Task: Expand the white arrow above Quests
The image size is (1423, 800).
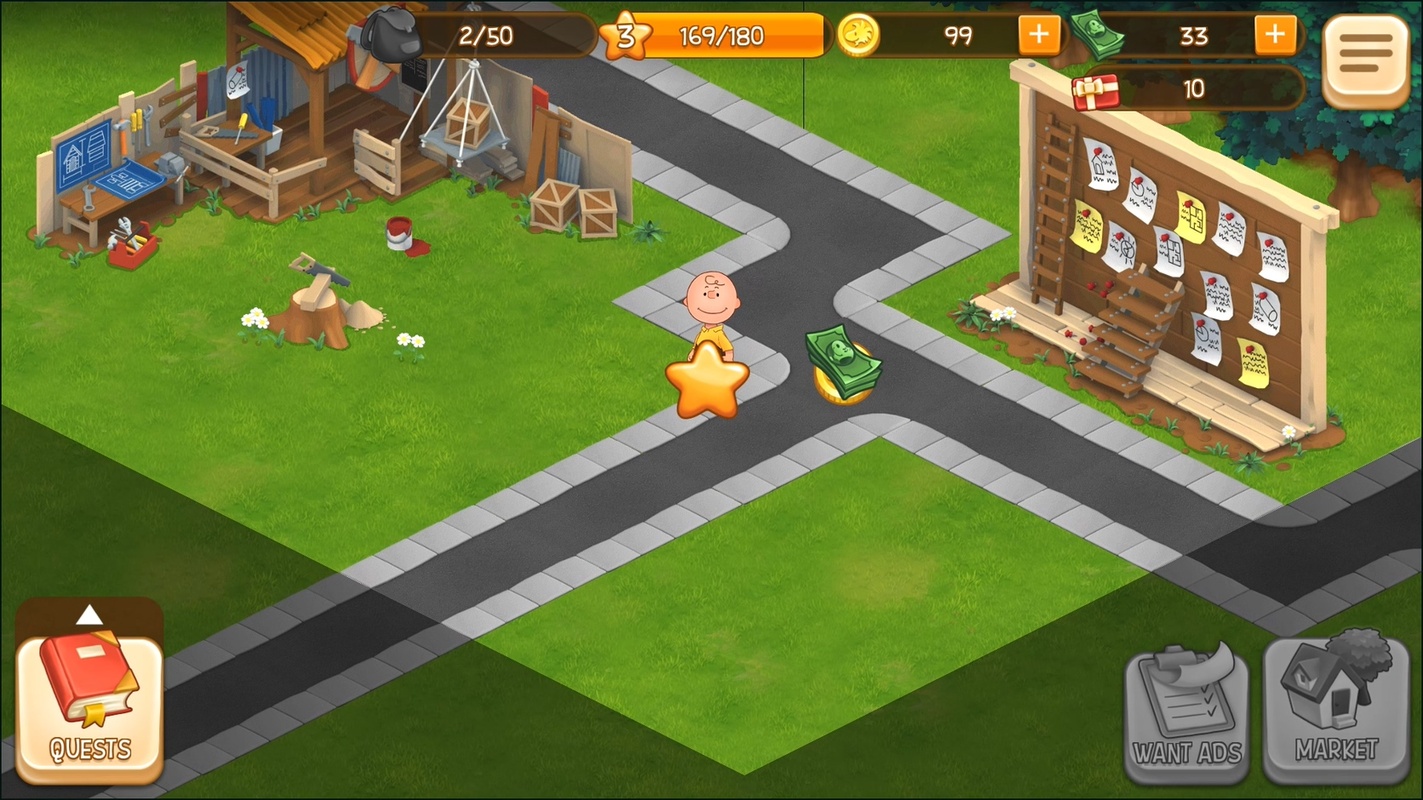Action: click(x=89, y=615)
